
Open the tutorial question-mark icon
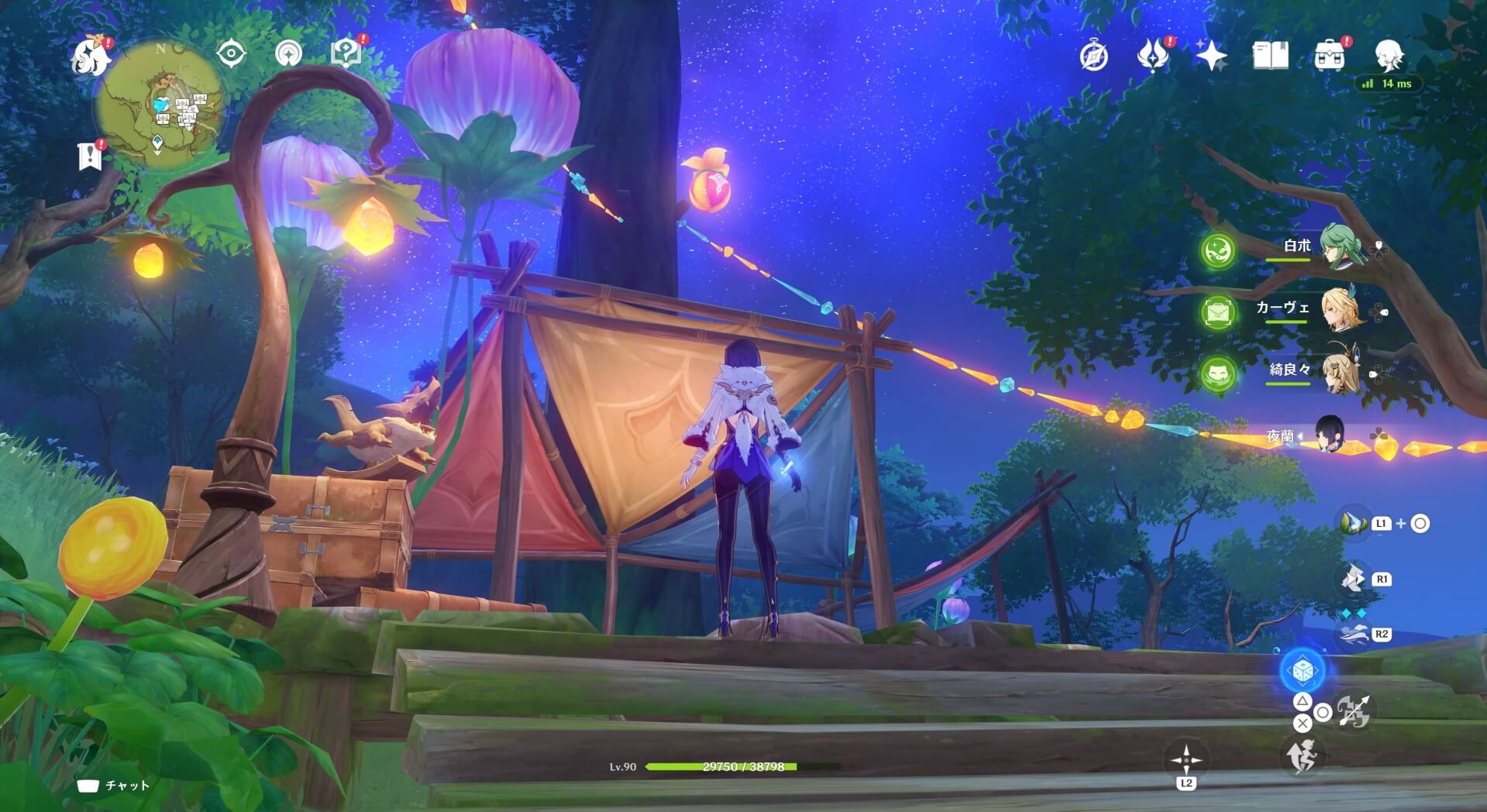(x=346, y=53)
